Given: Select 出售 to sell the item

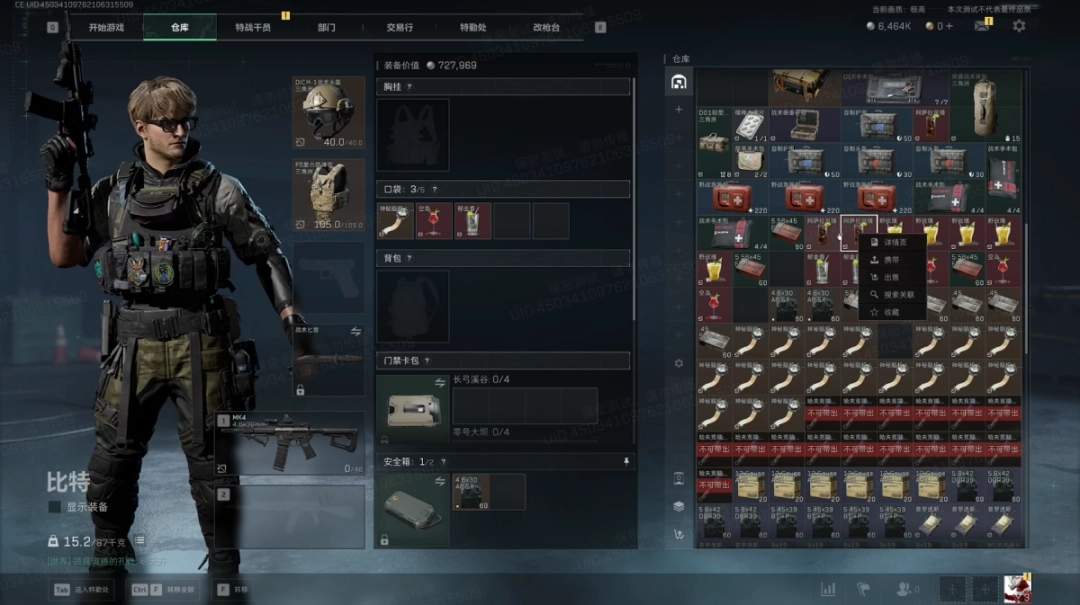Looking at the screenshot, I should 890,277.
